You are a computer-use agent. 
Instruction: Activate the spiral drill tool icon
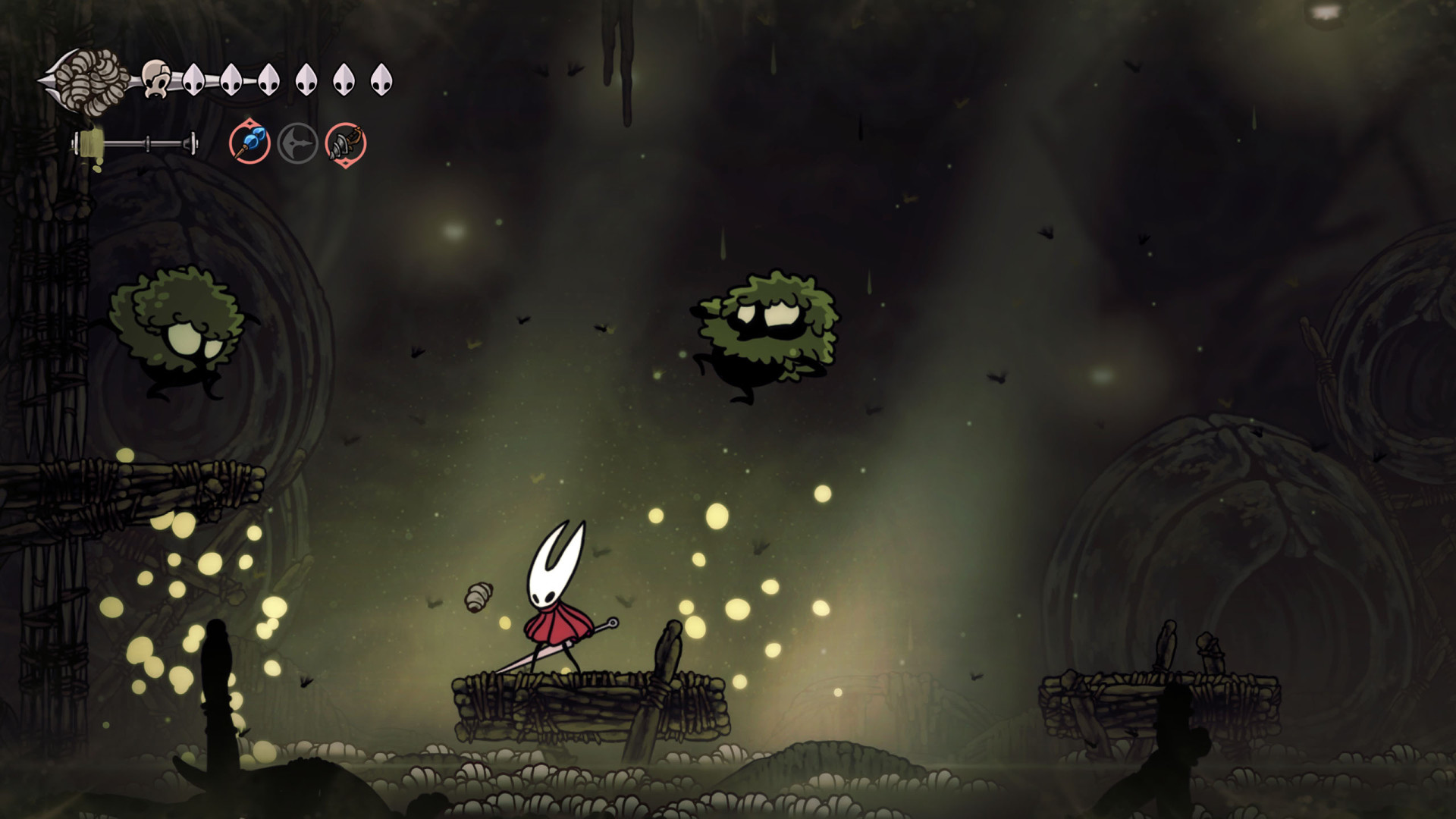pyautogui.click(x=346, y=143)
